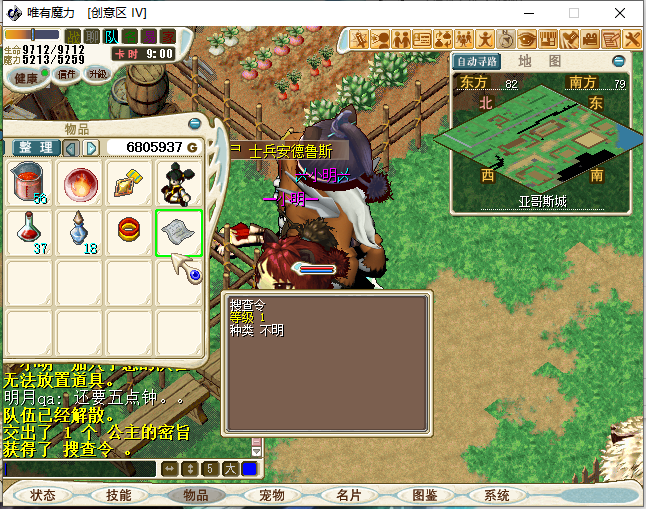646x509 pixels.
Task: Open the 技能 skills menu
Action: pyautogui.click(x=119, y=495)
